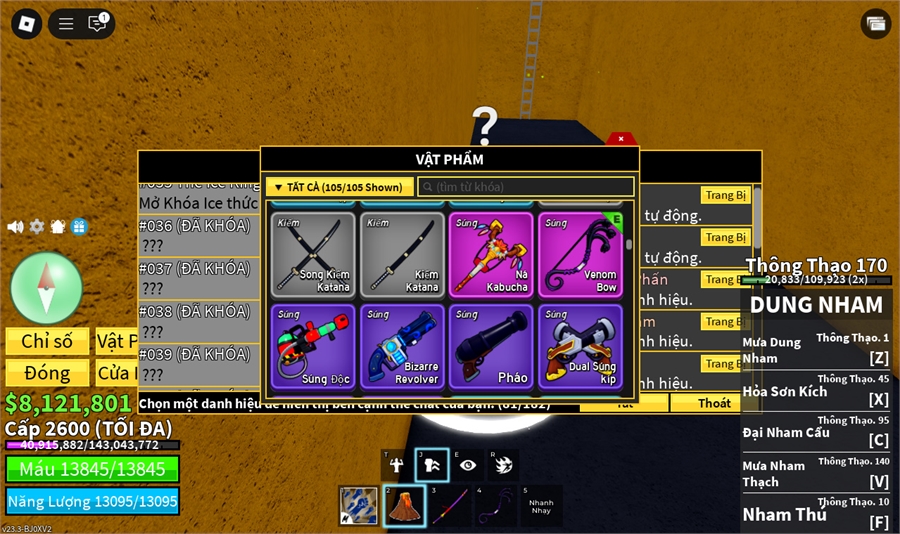Screen dimensions: 900x534
Task: Open the gear settings icon
Action: click(37, 227)
